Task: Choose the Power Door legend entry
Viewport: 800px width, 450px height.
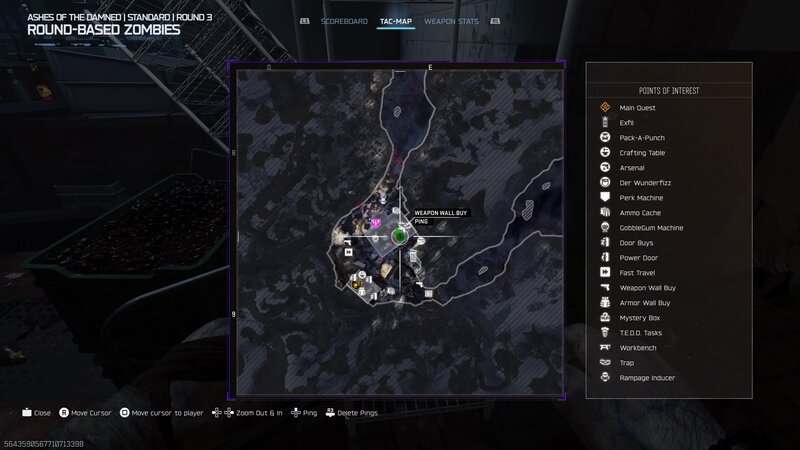Action: pos(639,257)
